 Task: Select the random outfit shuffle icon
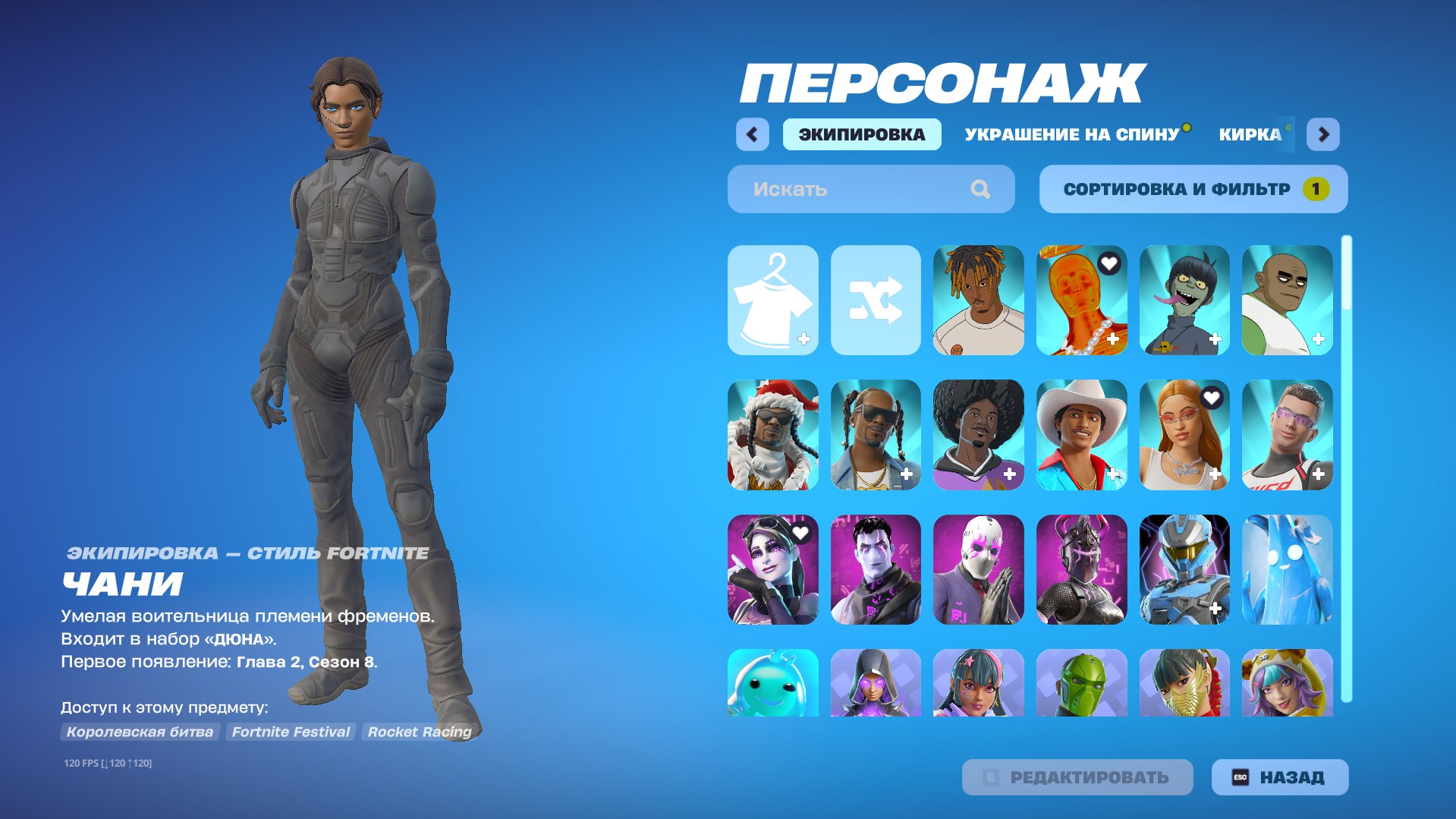point(876,299)
